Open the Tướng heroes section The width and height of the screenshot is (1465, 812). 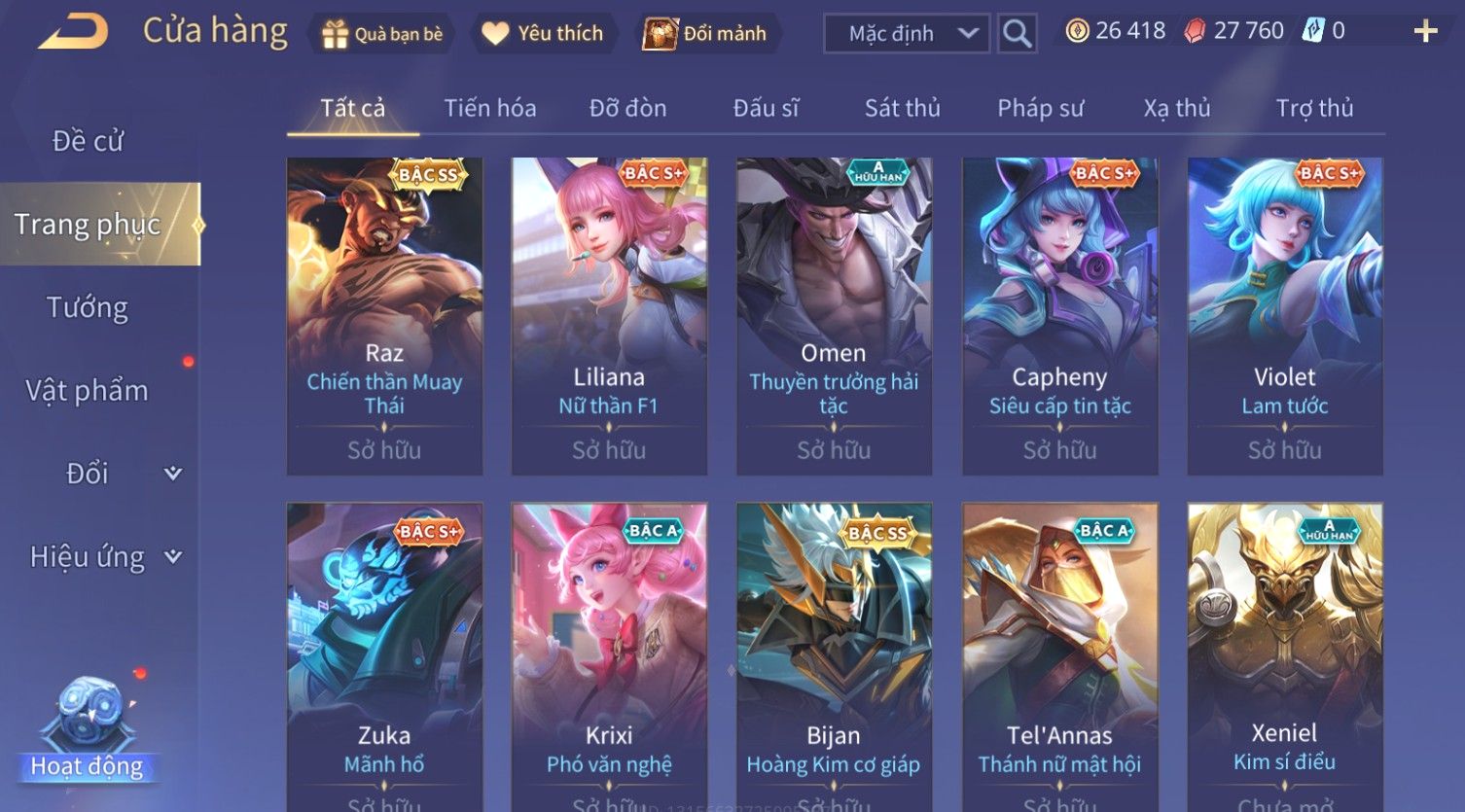[88, 307]
